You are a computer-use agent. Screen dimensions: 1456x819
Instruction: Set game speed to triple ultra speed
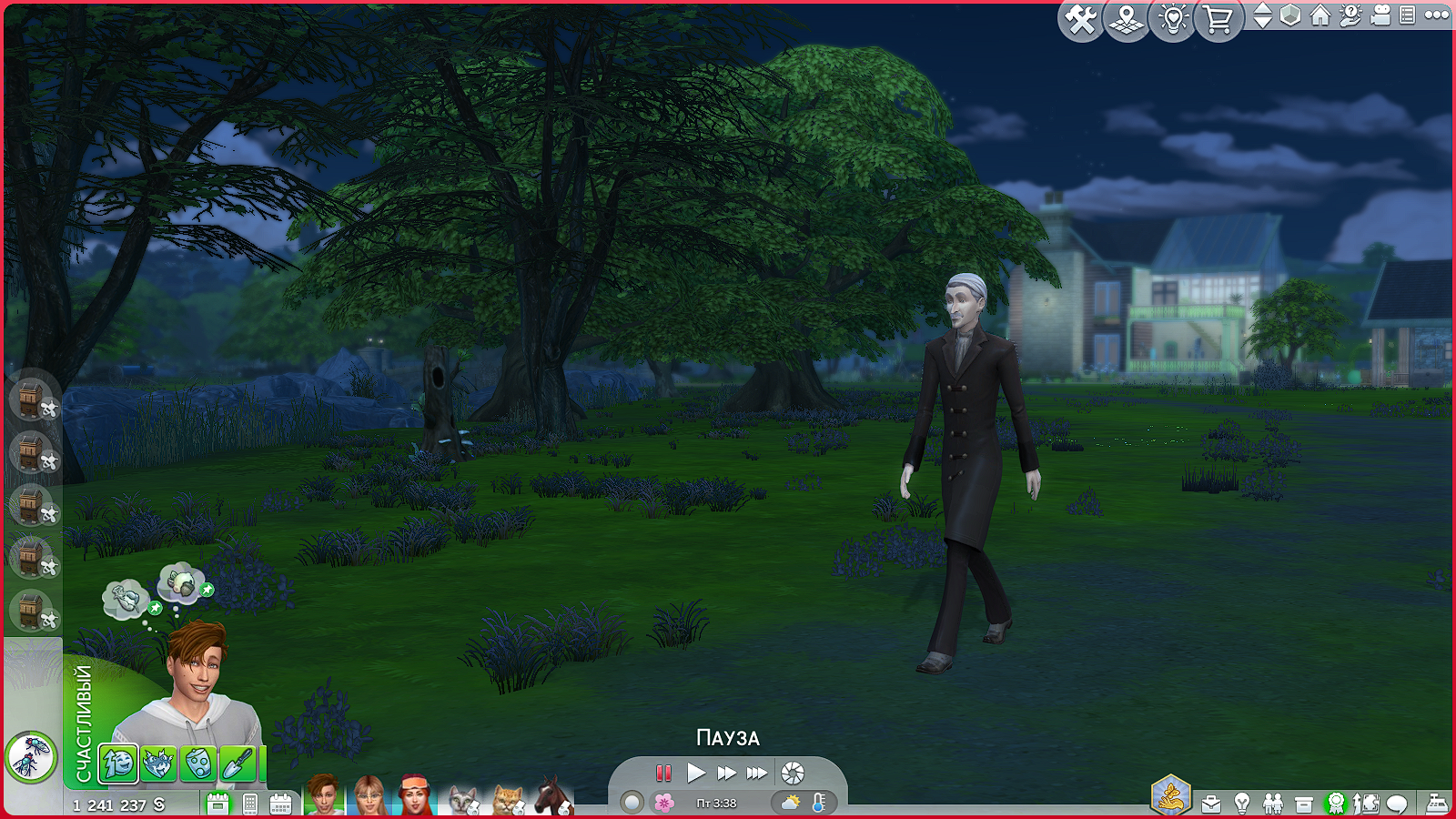pos(757,773)
